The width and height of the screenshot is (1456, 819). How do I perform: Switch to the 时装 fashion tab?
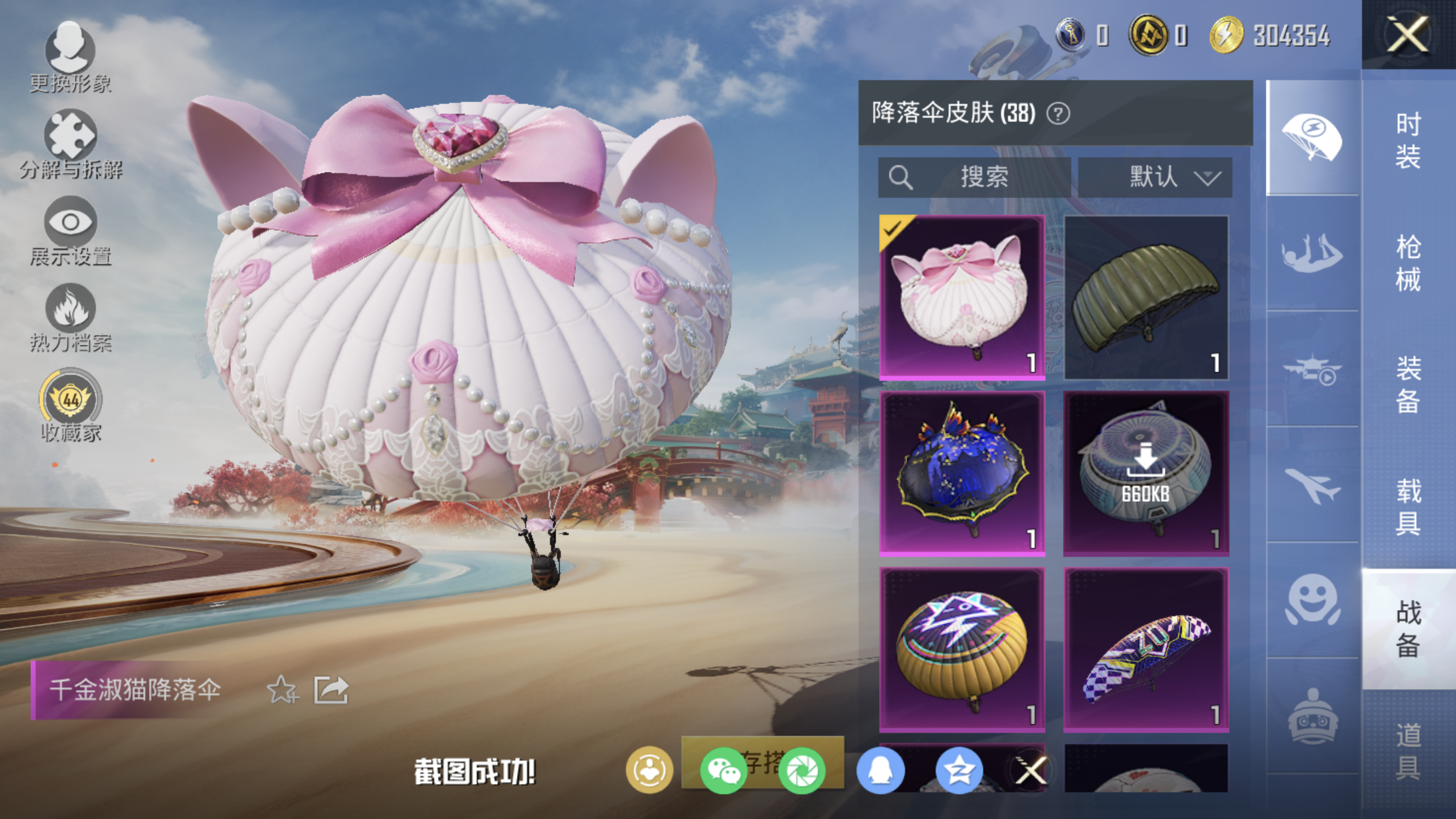pos(1408,140)
